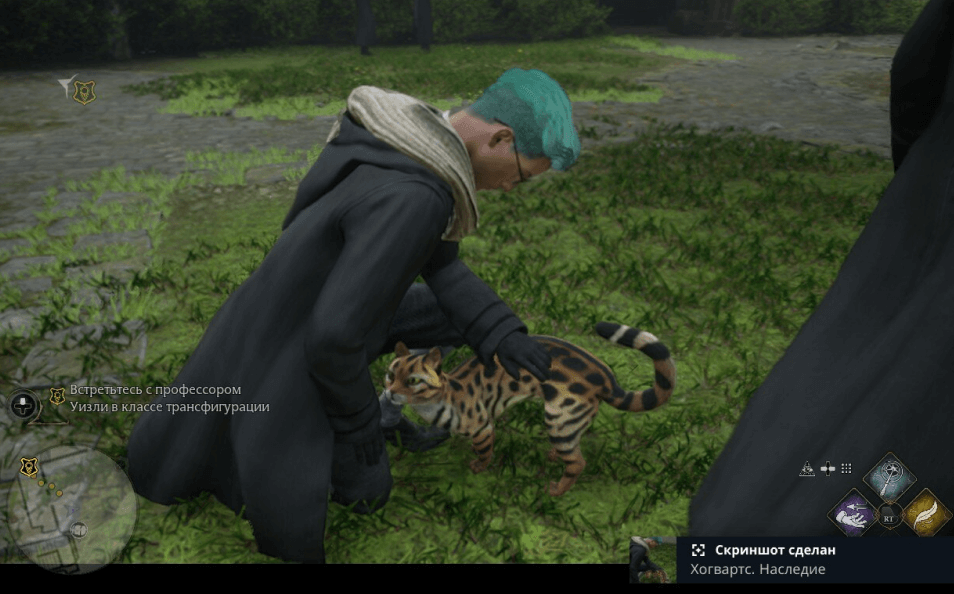
Task: Click the offscreen quest shield waypoint indicator
Action: click(84, 92)
